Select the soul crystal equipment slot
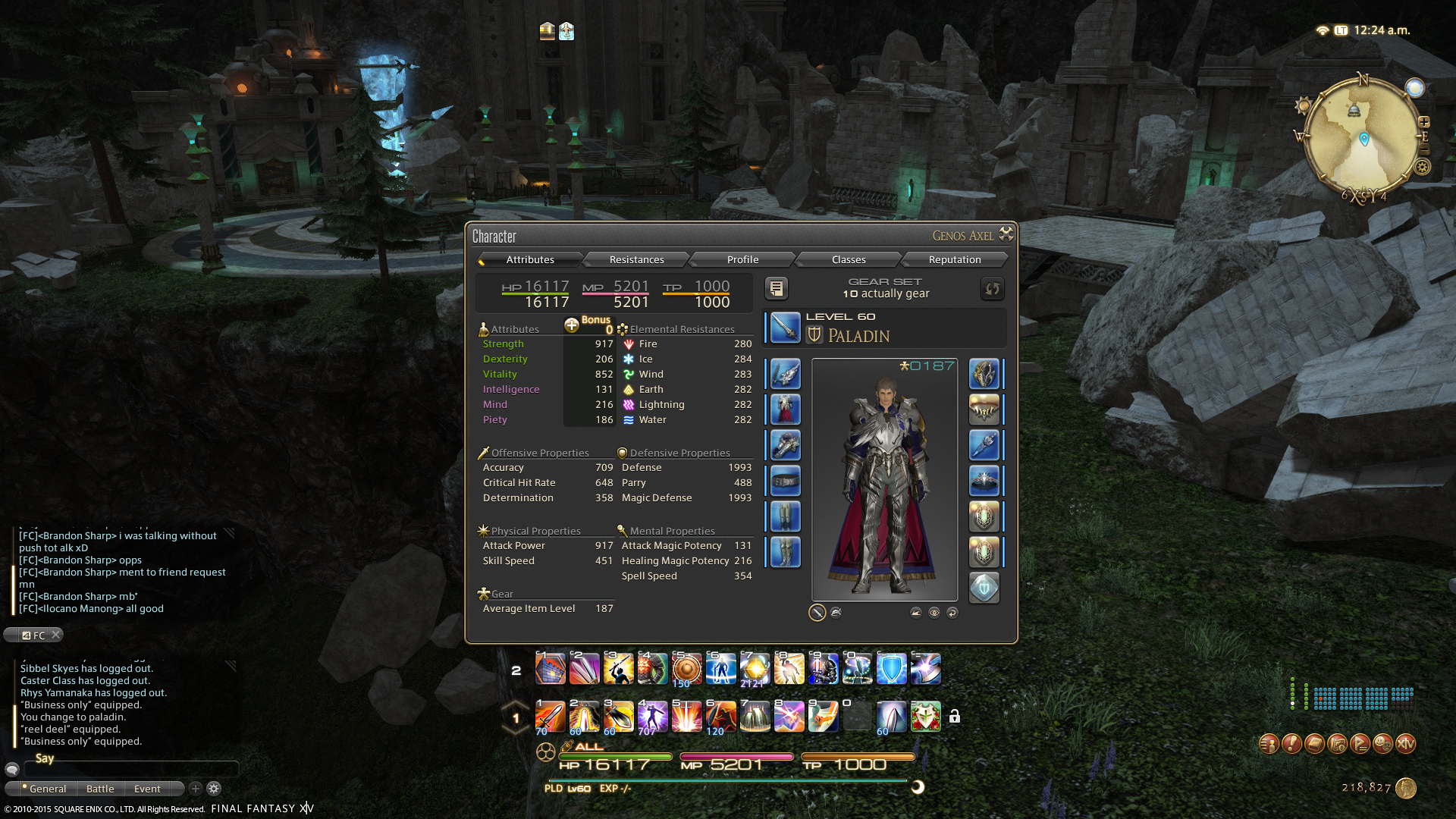This screenshot has height=819, width=1456. [x=984, y=588]
